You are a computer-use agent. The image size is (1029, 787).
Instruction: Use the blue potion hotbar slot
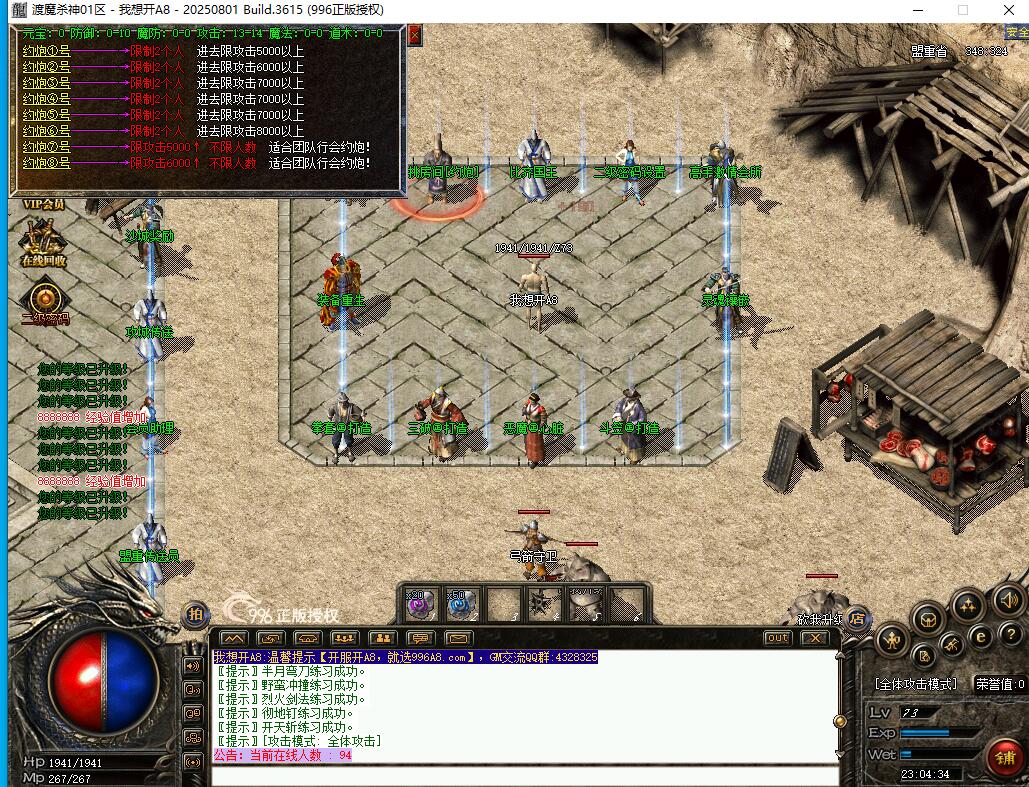pyautogui.click(x=460, y=604)
